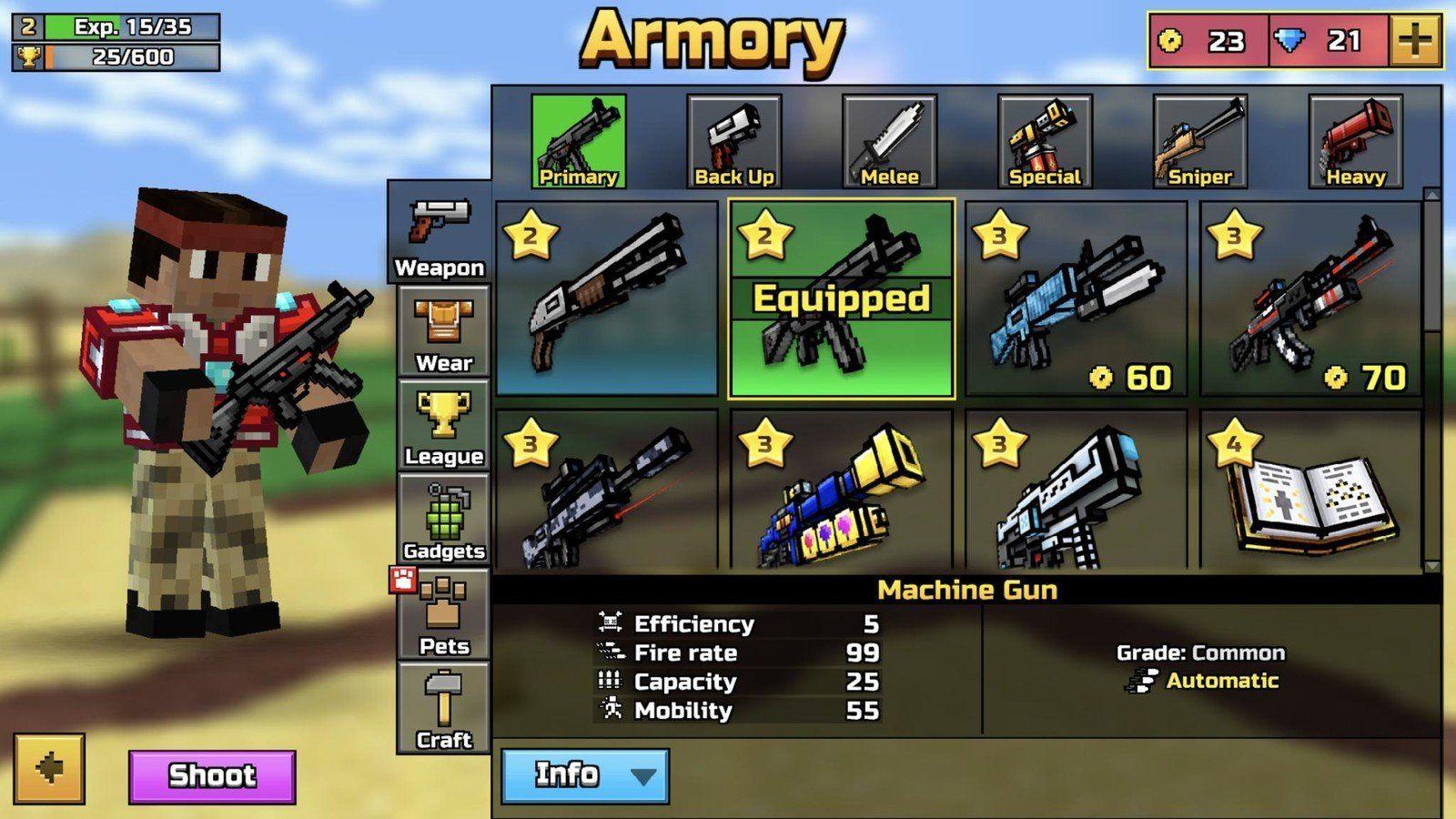Expand the Info dropdown
The width and height of the screenshot is (1456, 819).
584,774
